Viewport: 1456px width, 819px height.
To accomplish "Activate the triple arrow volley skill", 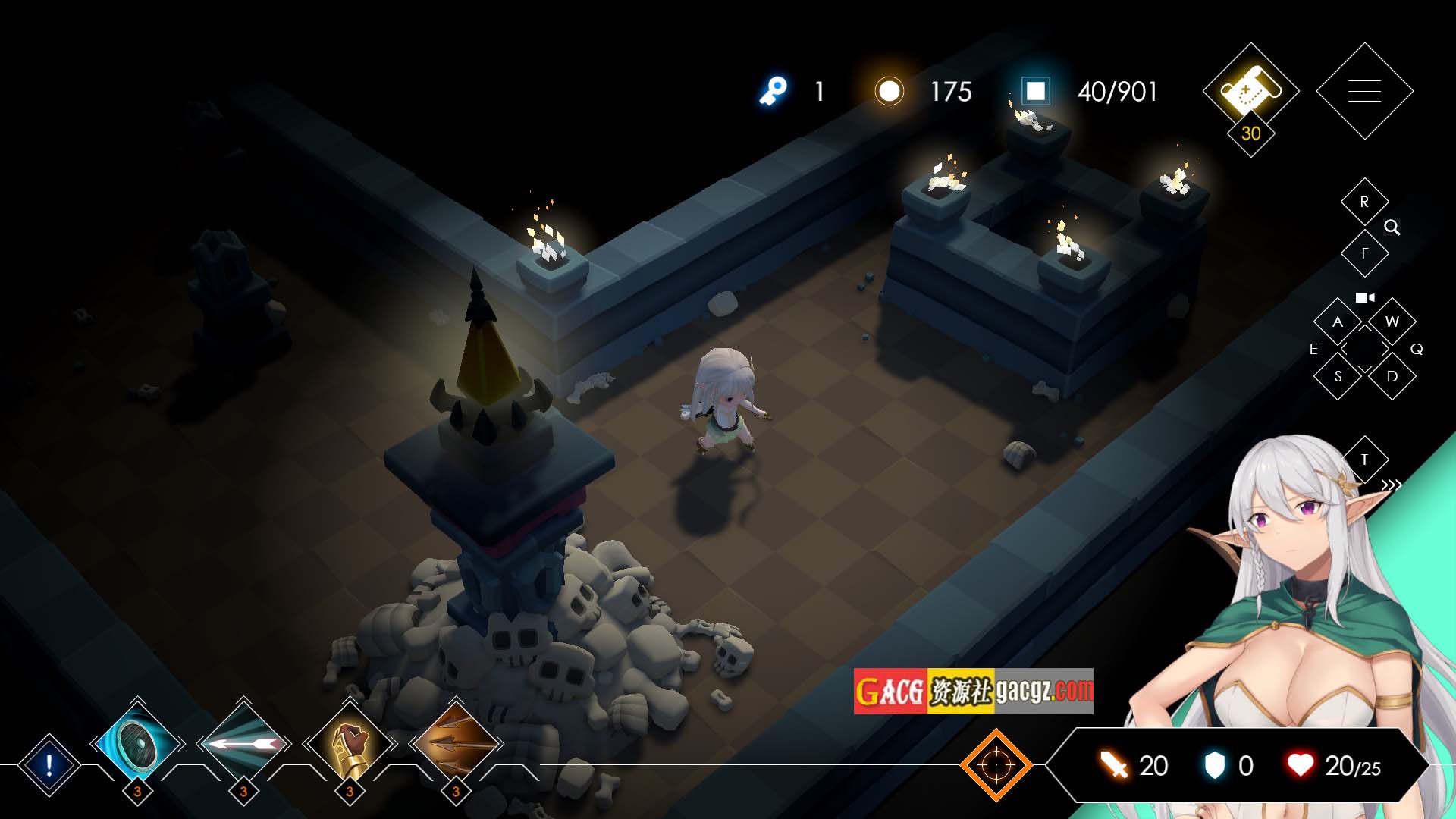I will [x=456, y=745].
